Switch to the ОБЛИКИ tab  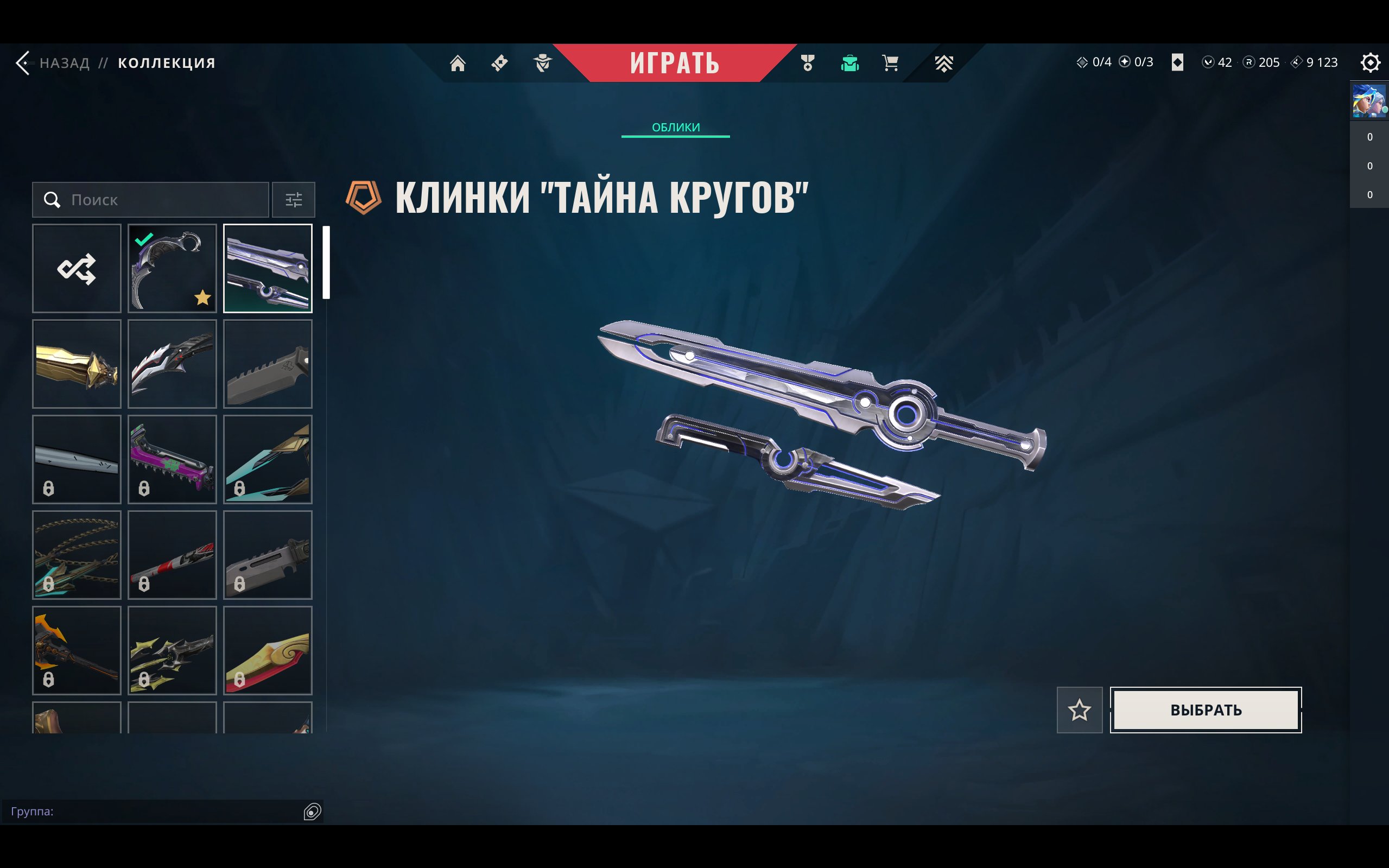(x=676, y=127)
